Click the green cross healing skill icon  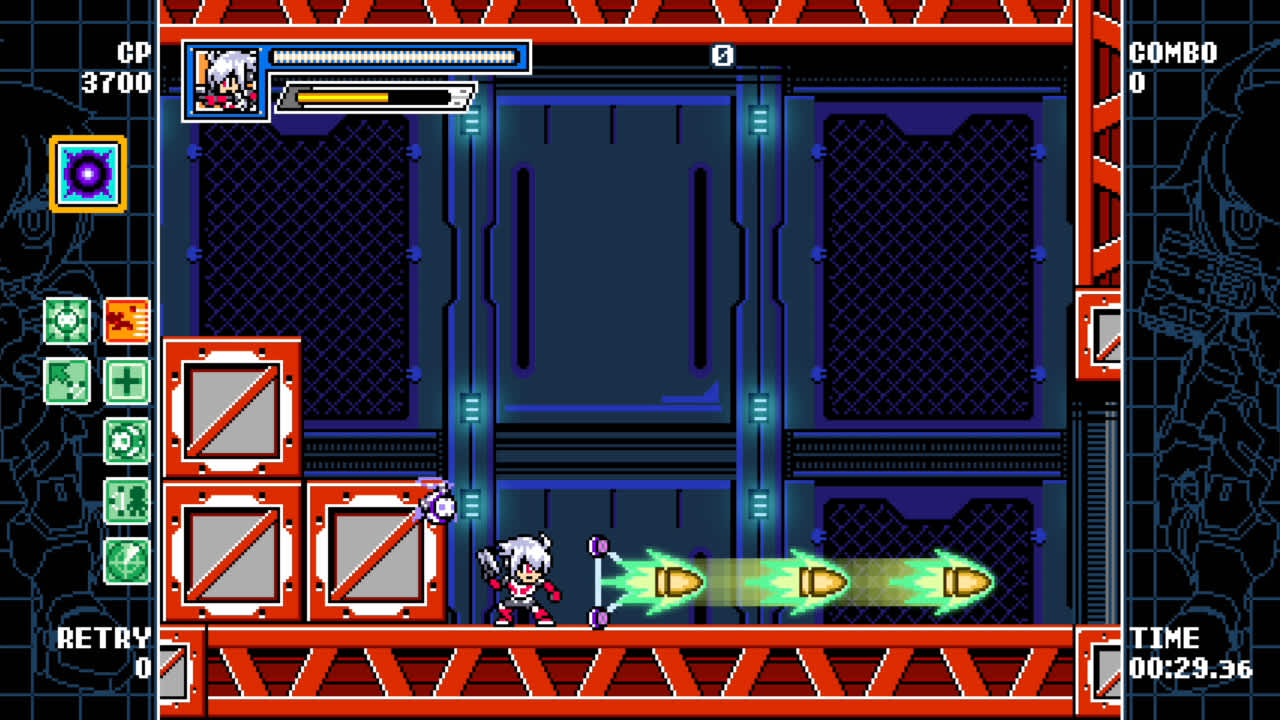tap(128, 382)
